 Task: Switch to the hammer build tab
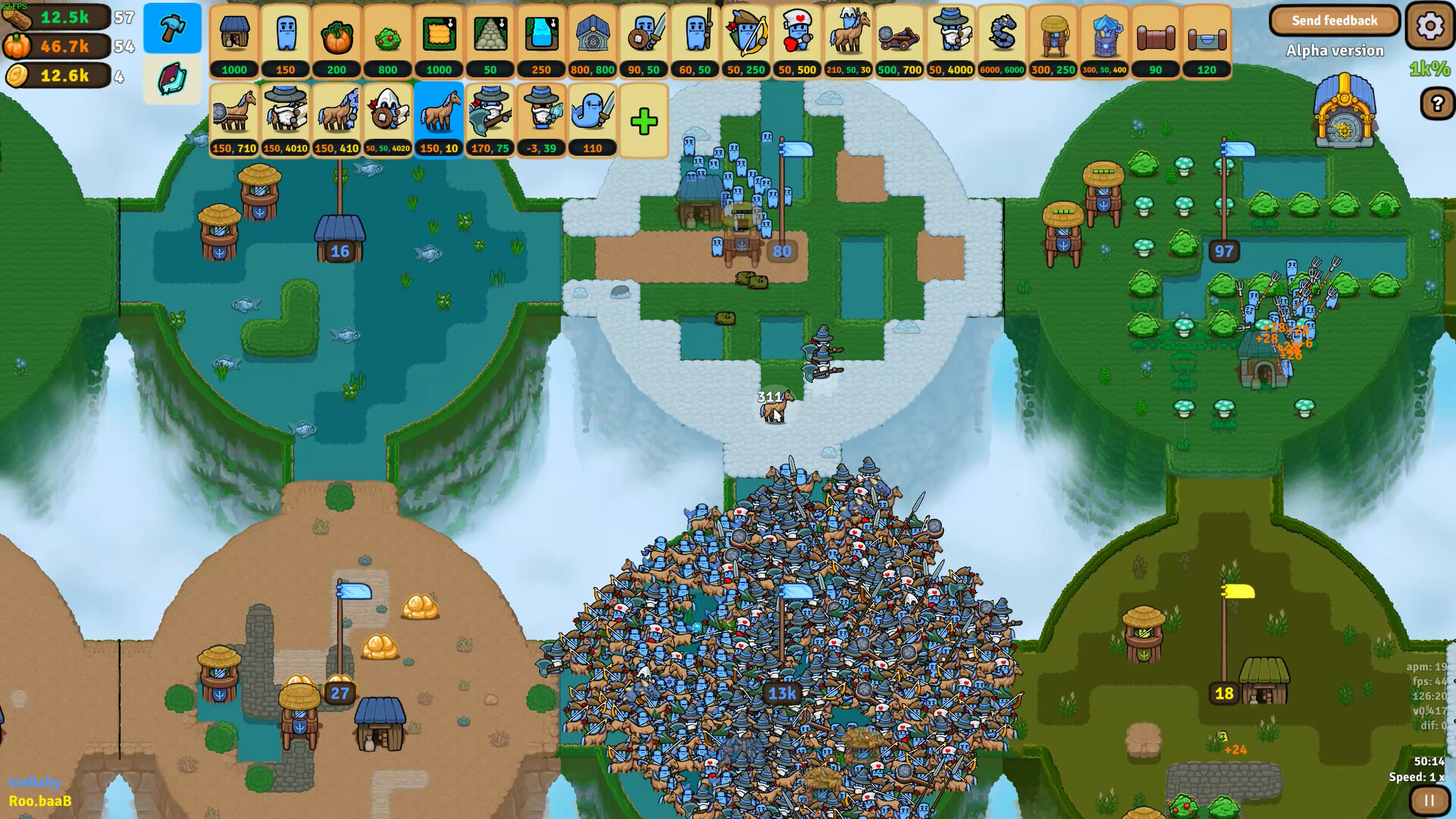coord(172,28)
